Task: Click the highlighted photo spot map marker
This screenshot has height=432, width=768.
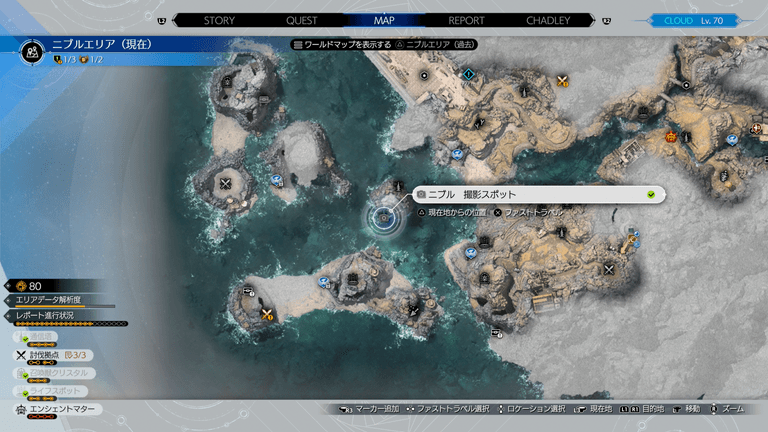Action: point(383,217)
